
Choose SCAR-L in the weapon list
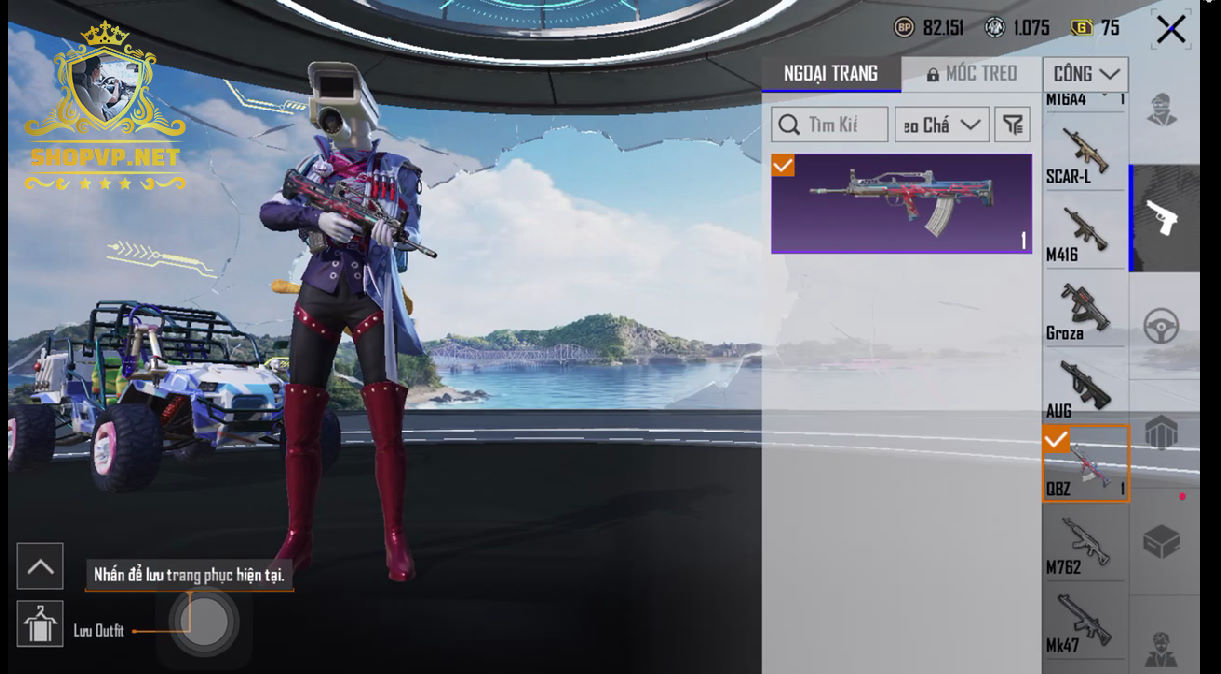1084,155
